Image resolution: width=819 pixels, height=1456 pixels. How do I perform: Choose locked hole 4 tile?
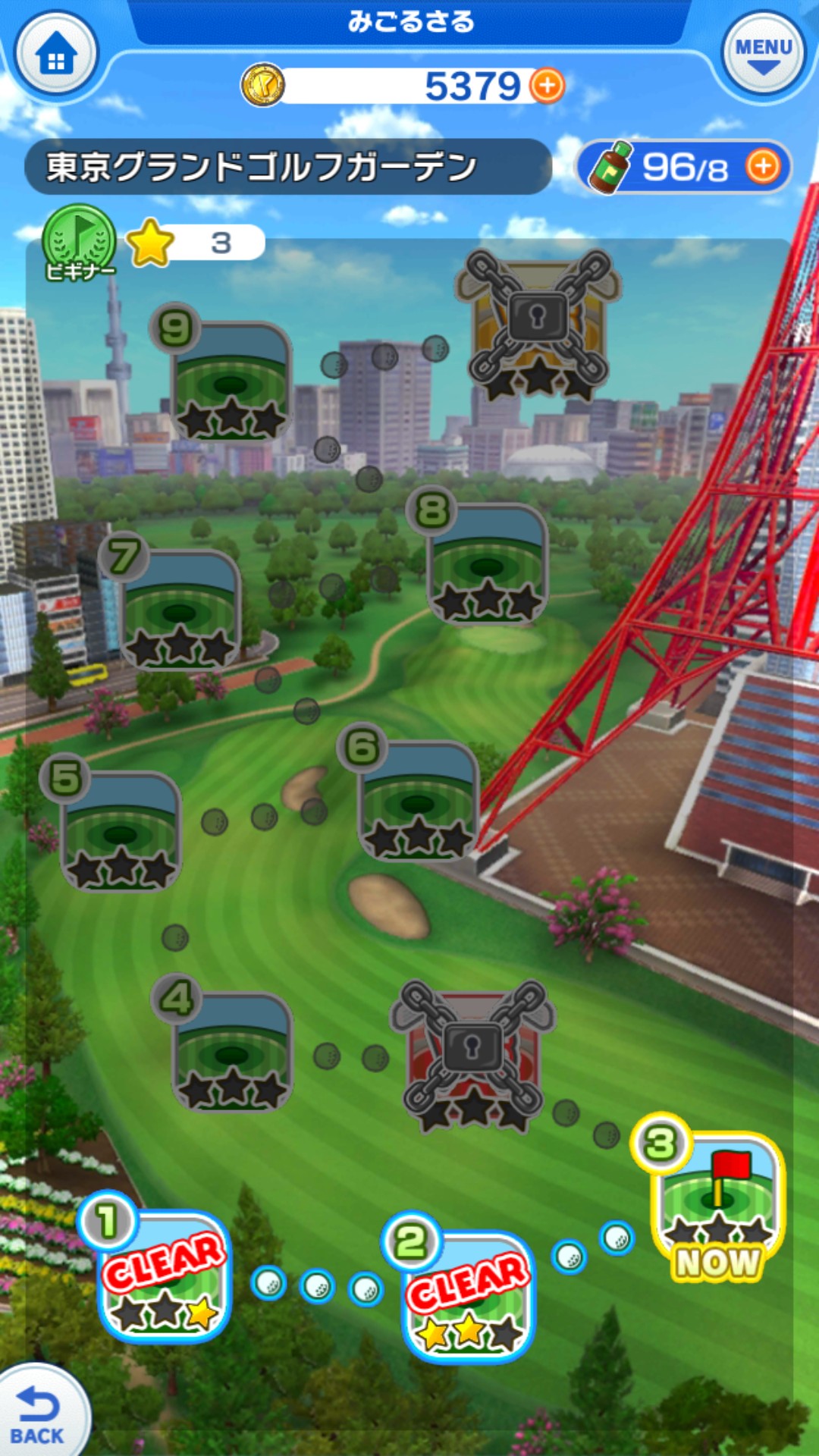click(x=232, y=1050)
